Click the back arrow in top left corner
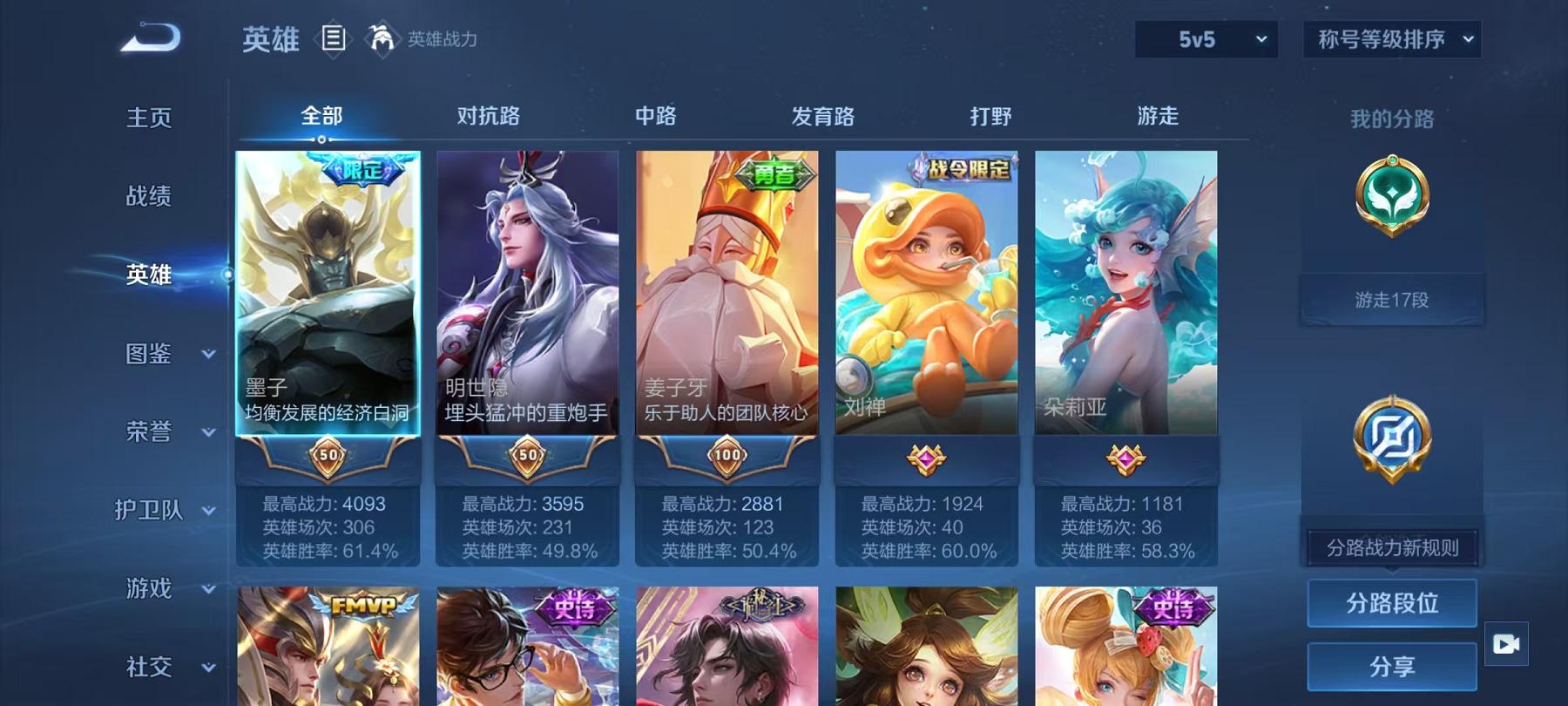 pos(150,37)
